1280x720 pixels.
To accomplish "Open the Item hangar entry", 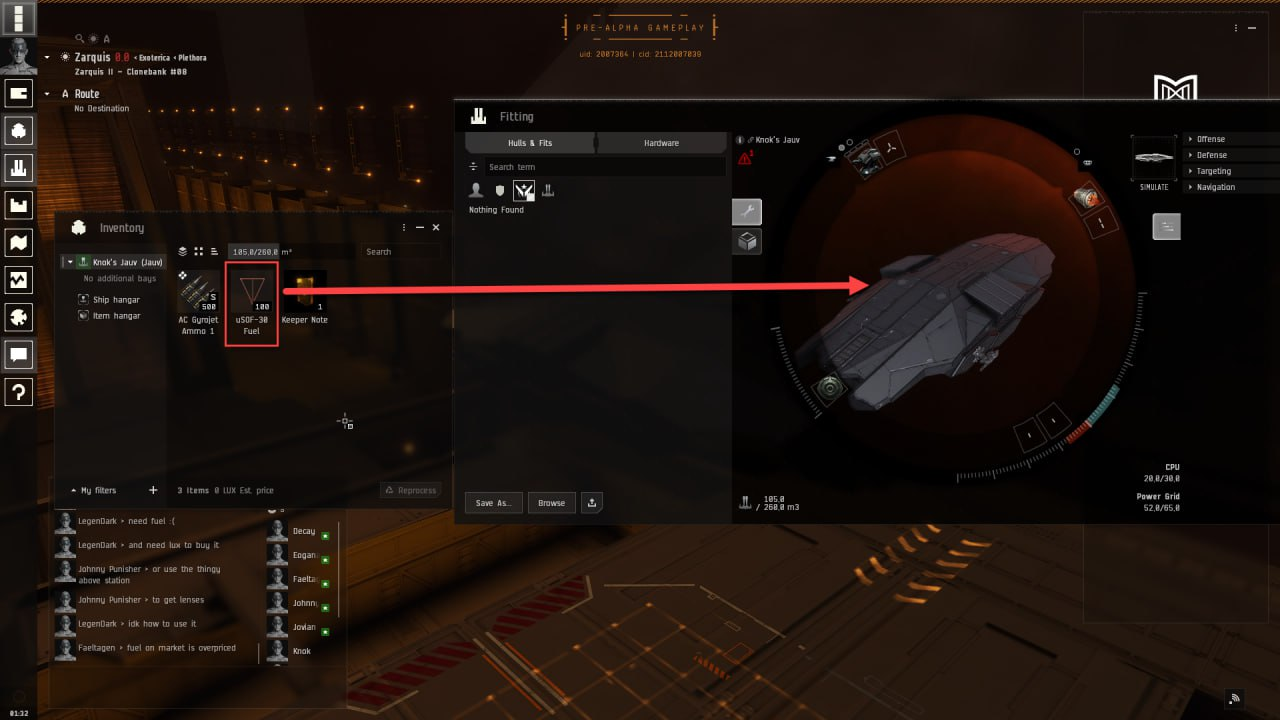I will 116,316.
